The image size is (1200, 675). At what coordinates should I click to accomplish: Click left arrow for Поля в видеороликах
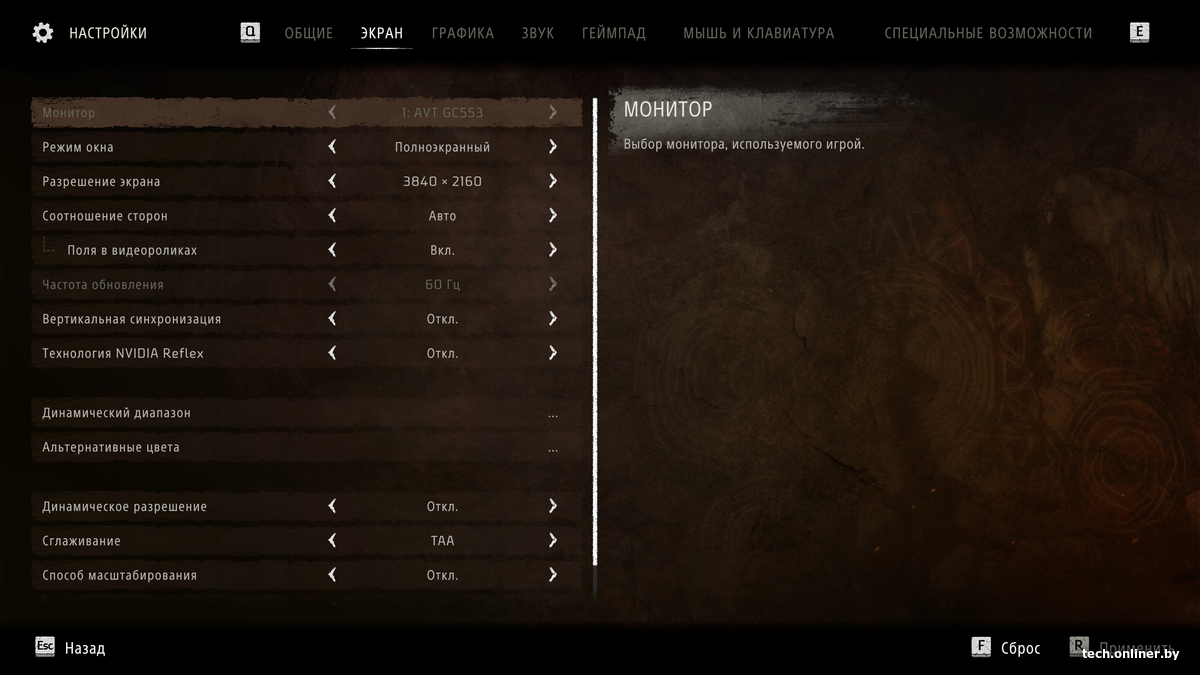click(332, 250)
